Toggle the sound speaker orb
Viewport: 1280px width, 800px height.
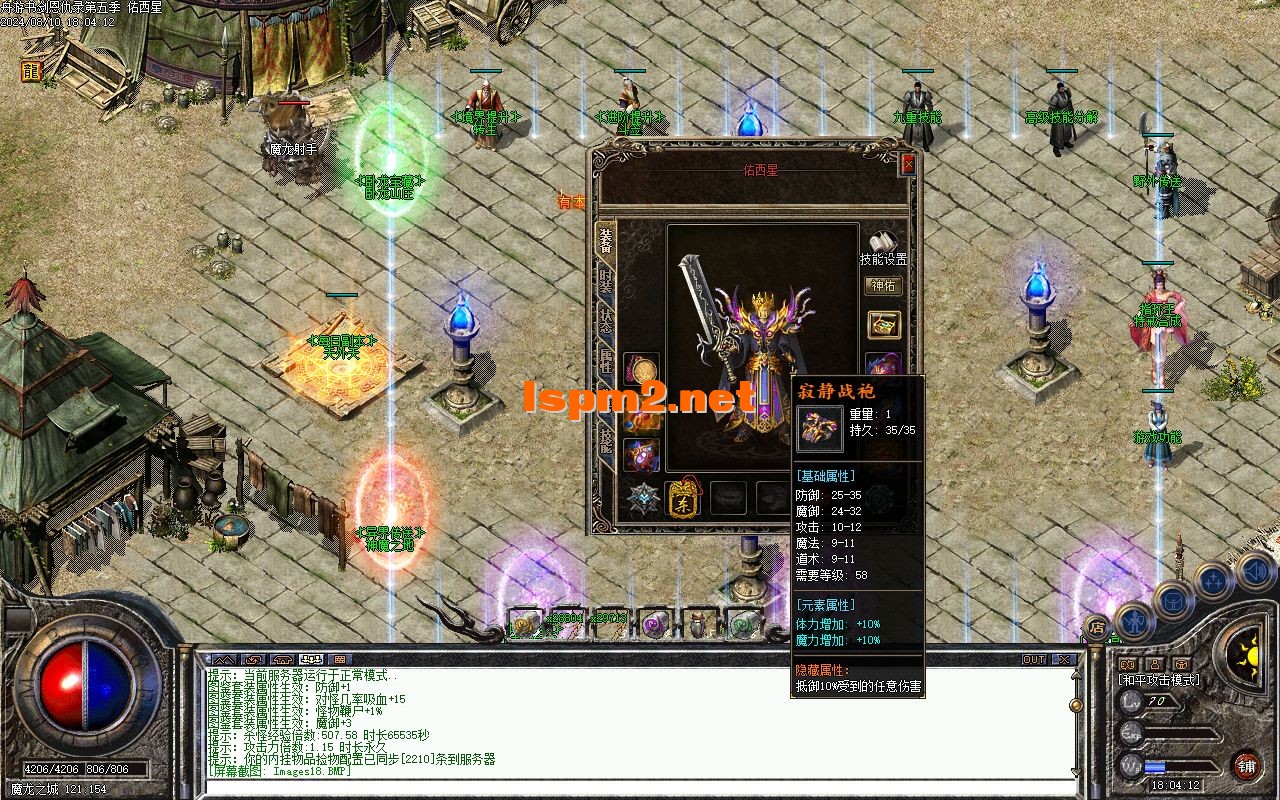[x=1255, y=572]
